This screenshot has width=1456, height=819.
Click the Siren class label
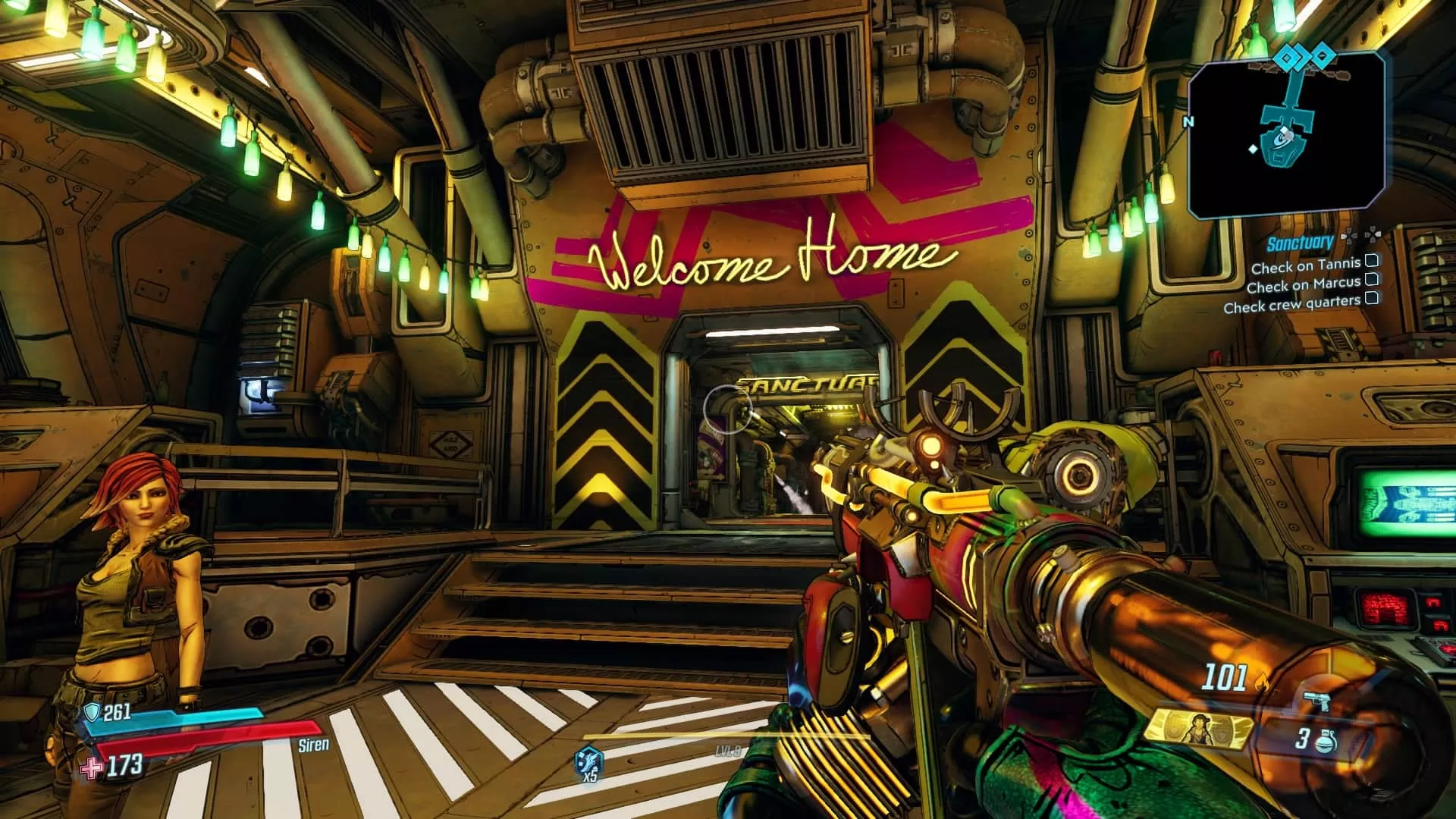click(313, 745)
